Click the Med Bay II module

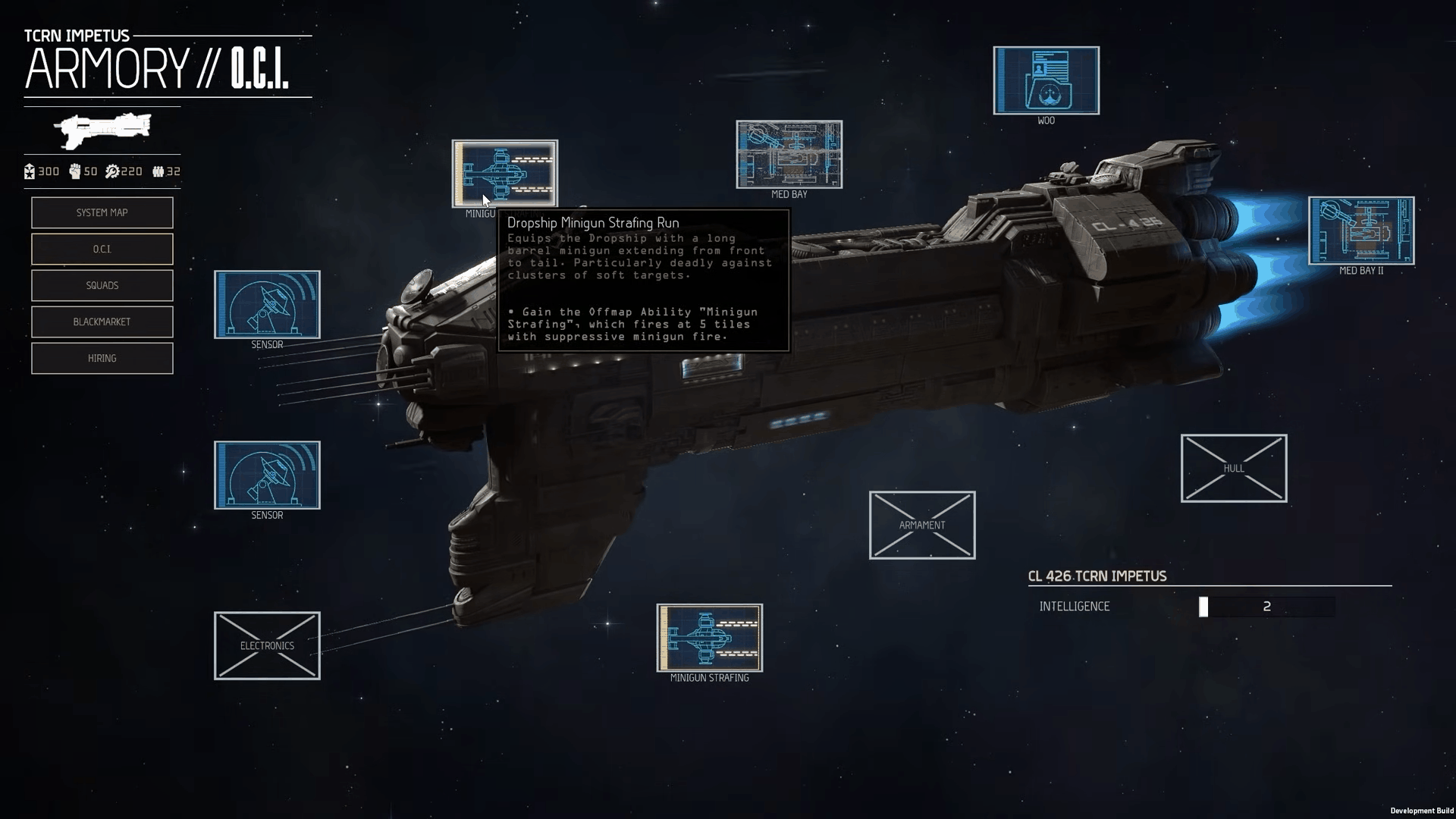[x=1360, y=231]
